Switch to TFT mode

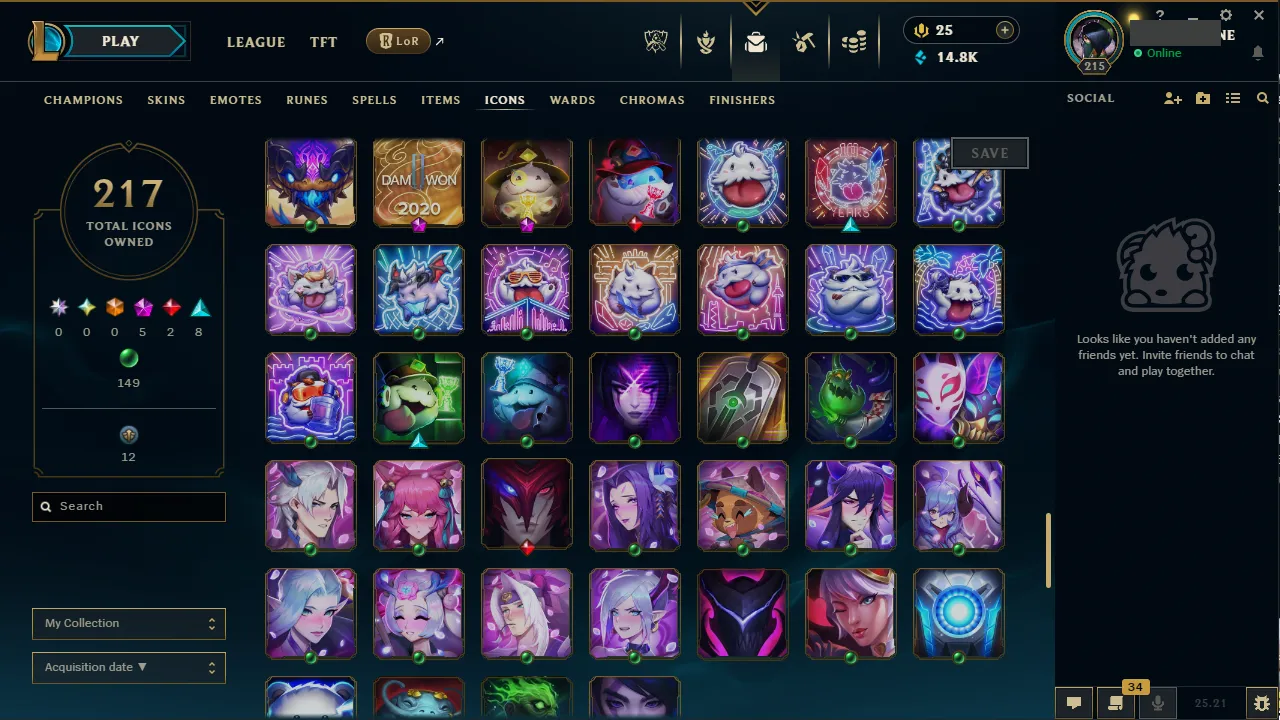coord(323,42)
